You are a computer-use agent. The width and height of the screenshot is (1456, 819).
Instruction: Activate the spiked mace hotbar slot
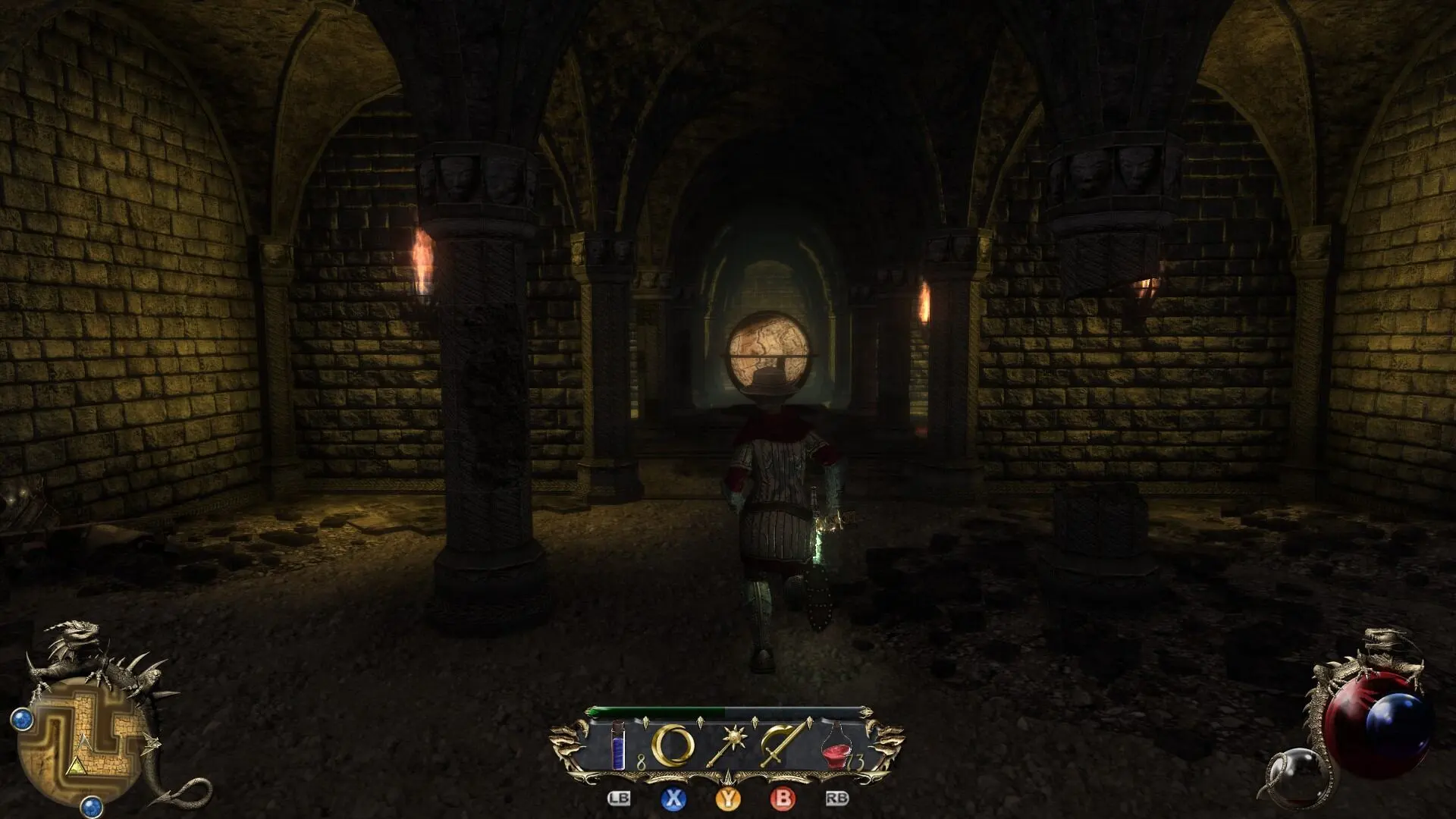tap(728, 746)
